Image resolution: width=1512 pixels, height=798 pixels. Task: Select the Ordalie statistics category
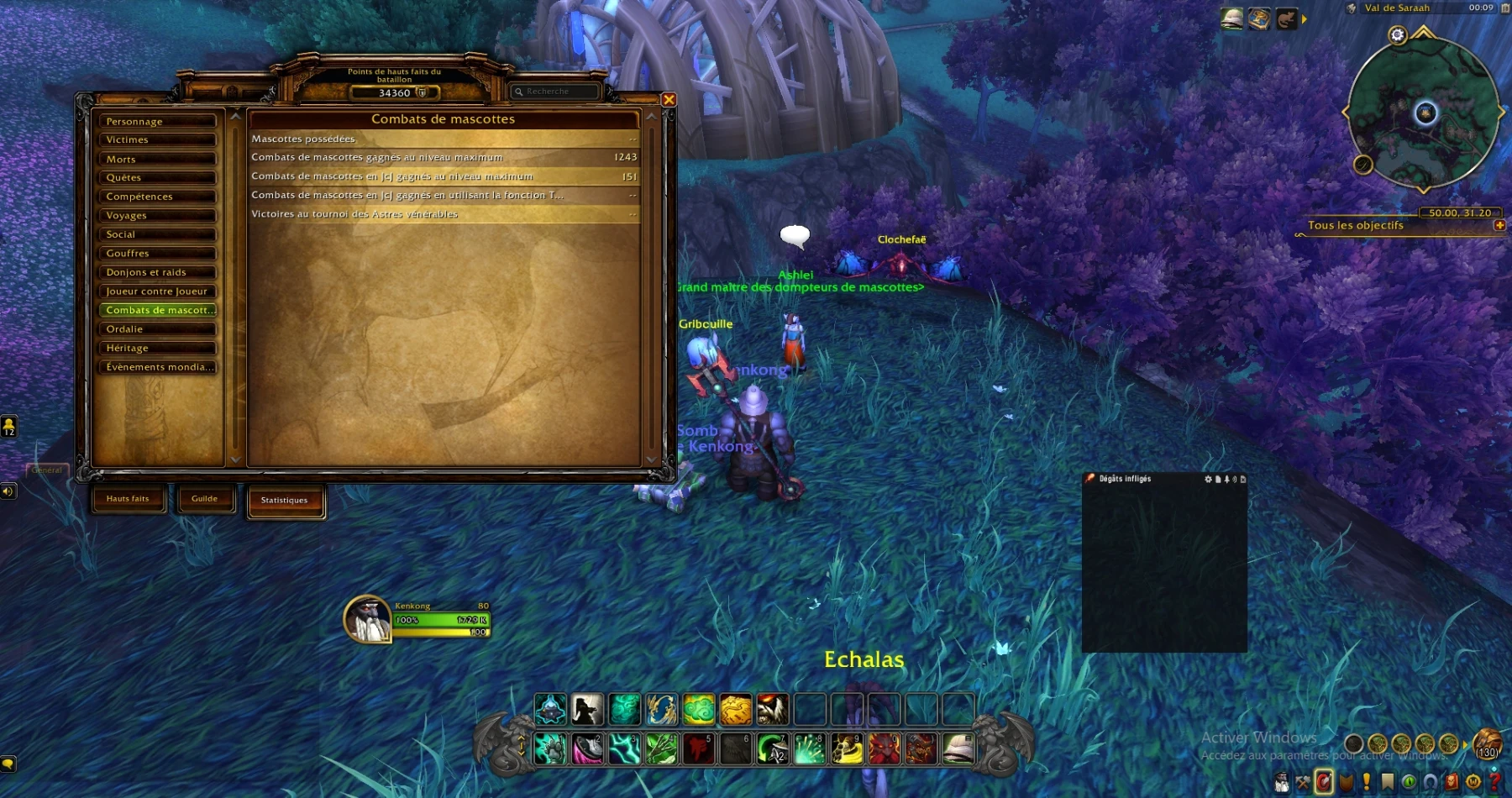click(157, 329)
